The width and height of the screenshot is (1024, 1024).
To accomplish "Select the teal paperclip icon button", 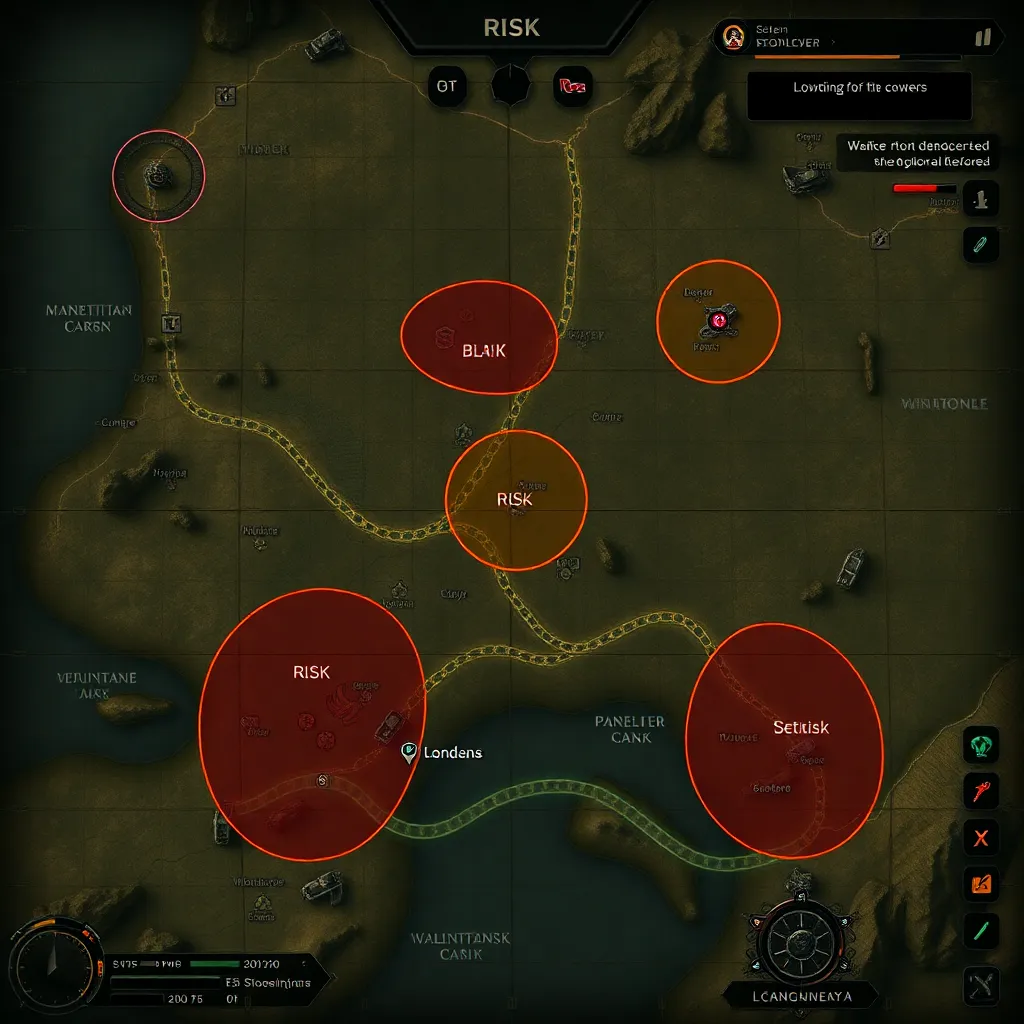I will (981, 244).
